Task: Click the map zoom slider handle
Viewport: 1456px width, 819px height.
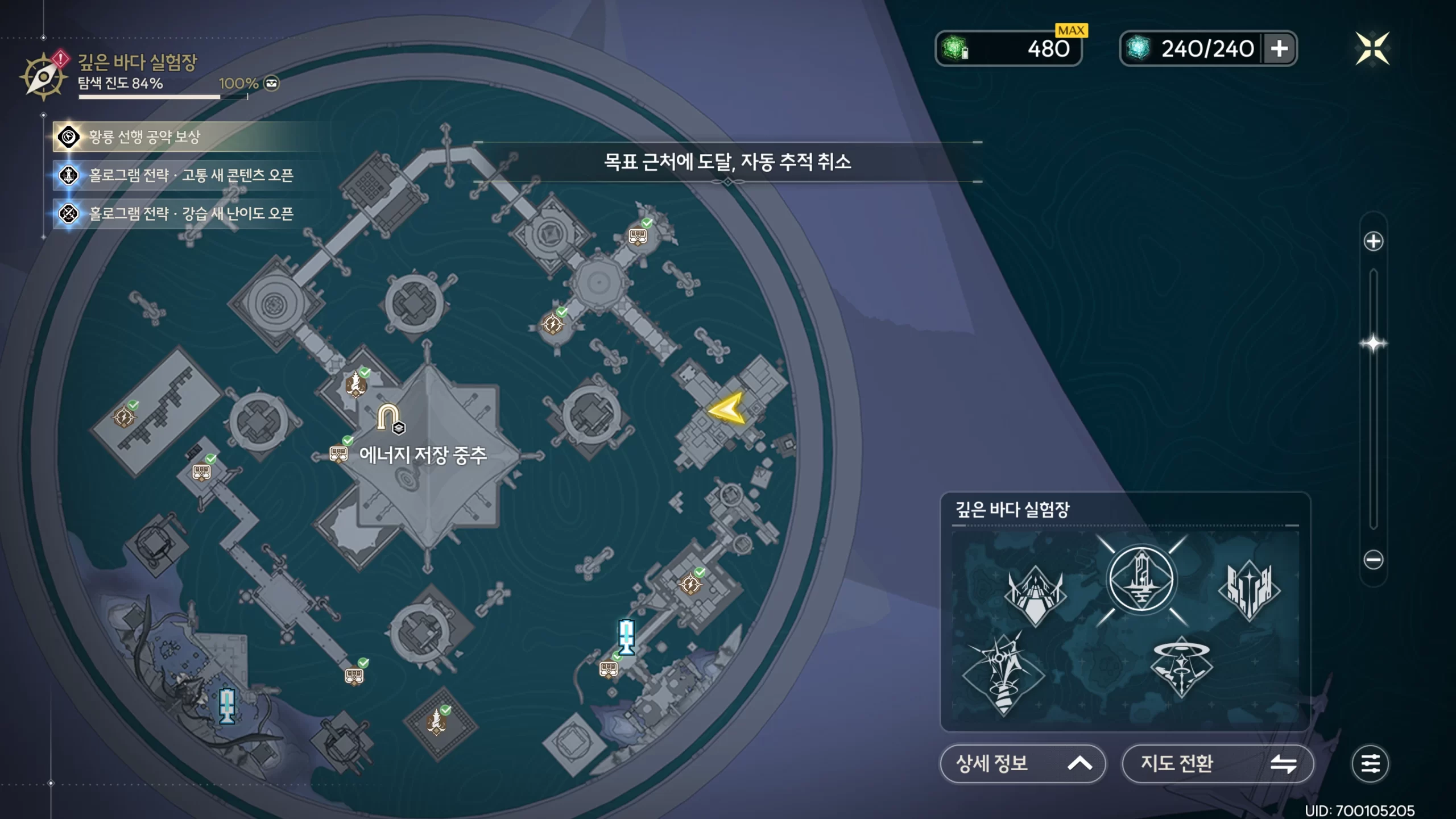Action: click(1373, 344)
